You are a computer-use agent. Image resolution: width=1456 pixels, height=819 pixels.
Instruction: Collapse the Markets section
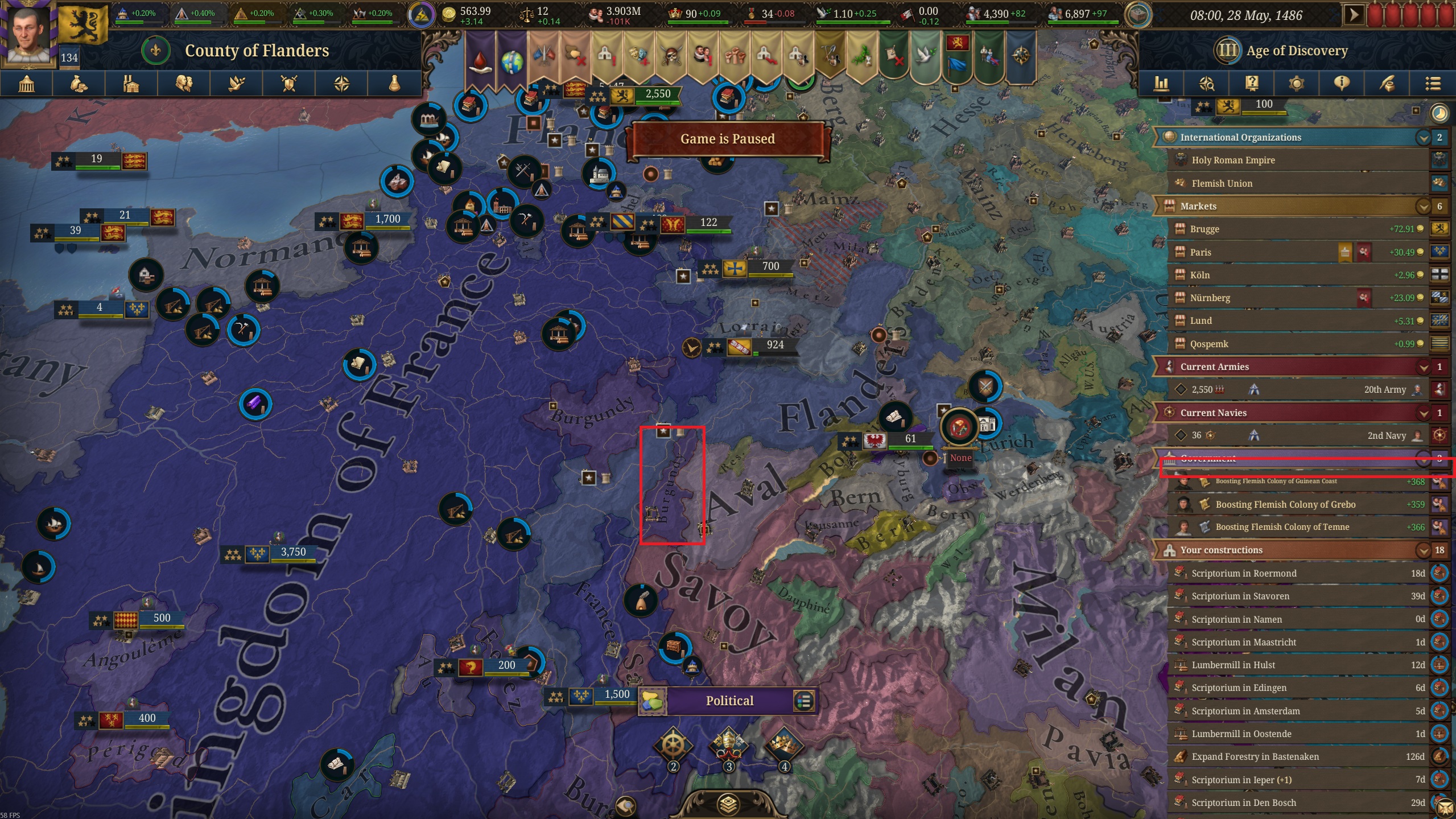click(x=1424, y=206)
